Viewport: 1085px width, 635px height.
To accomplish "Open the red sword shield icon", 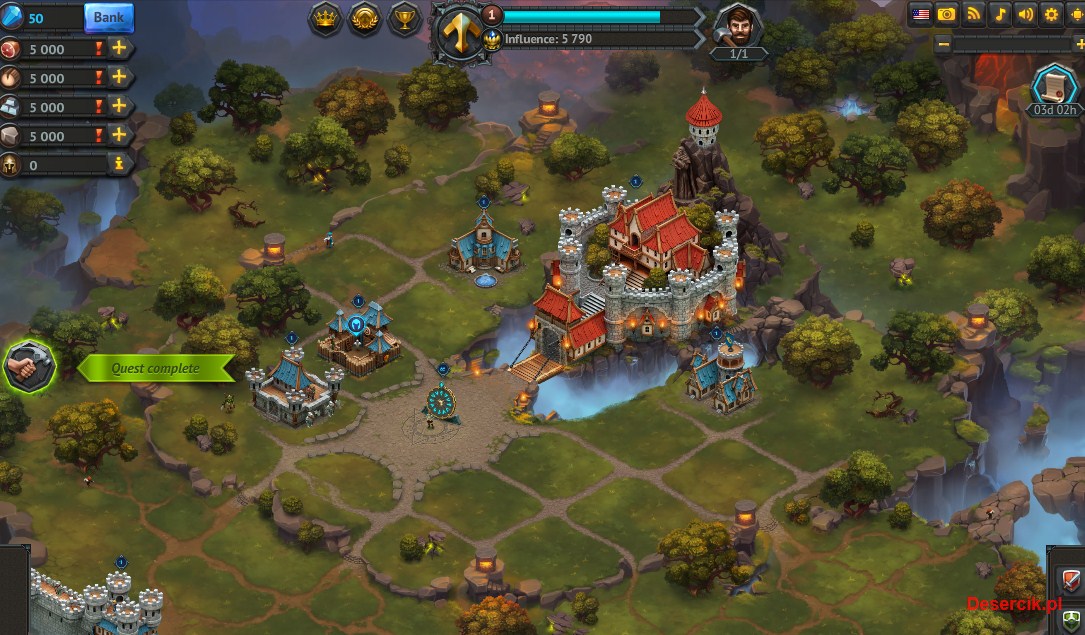I will [x=1070, y=578].
